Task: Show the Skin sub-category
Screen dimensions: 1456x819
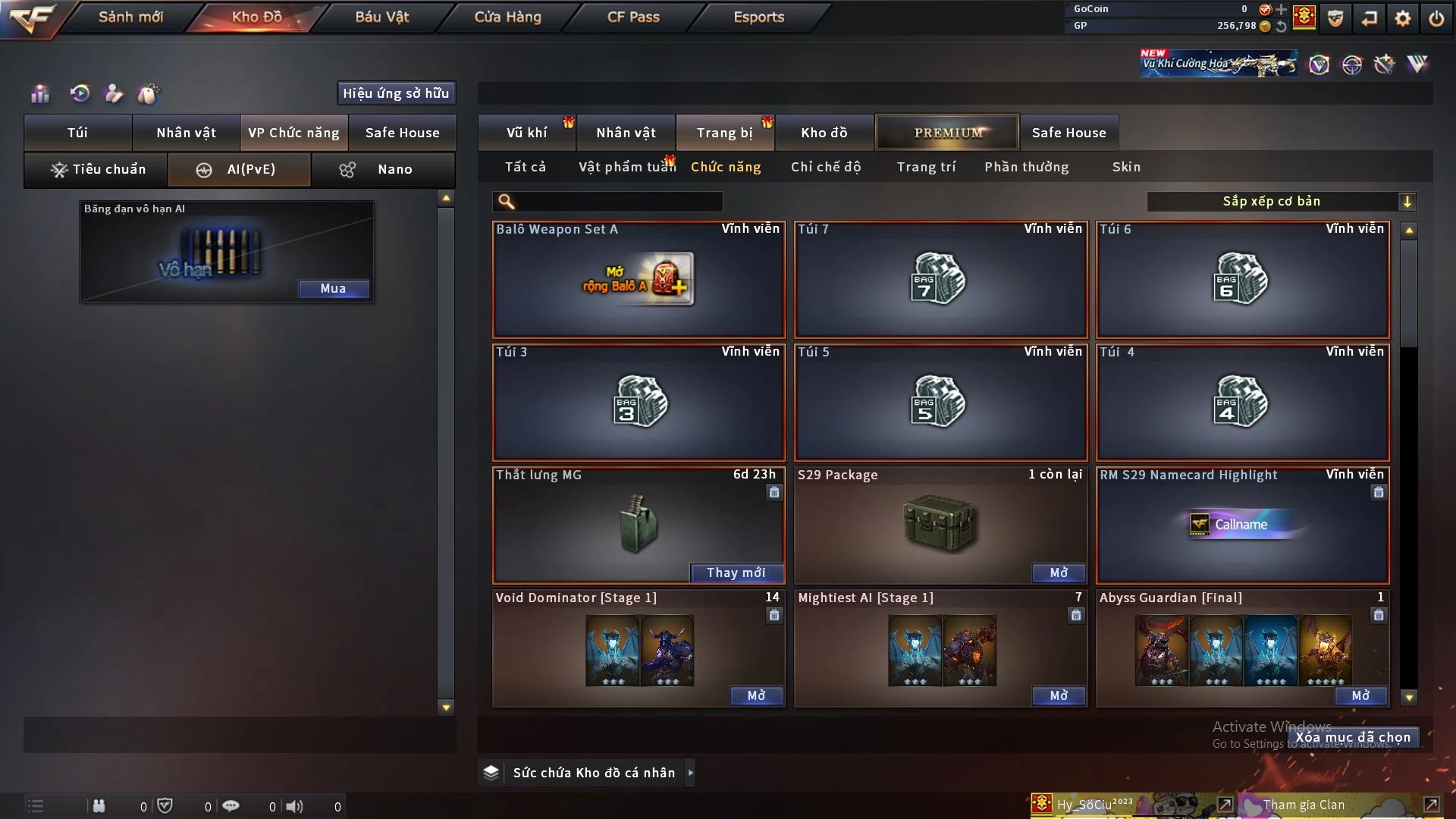Action: [x=1126, y=167]
